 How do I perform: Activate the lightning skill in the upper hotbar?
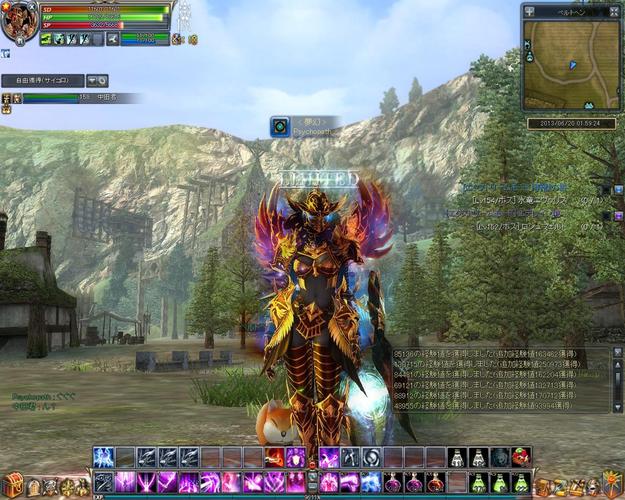tap(103, 457)
